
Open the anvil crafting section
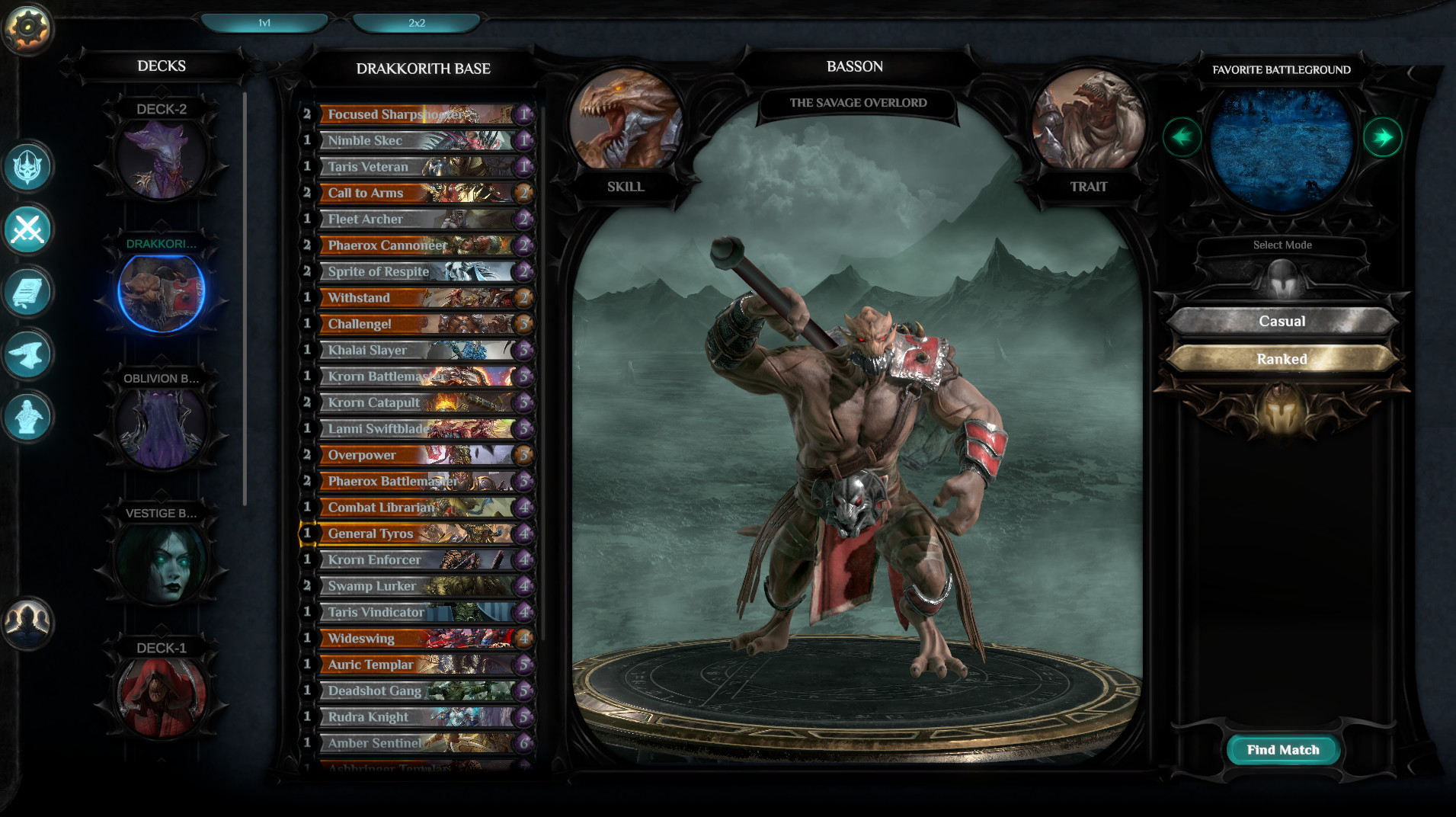(28, 354)
